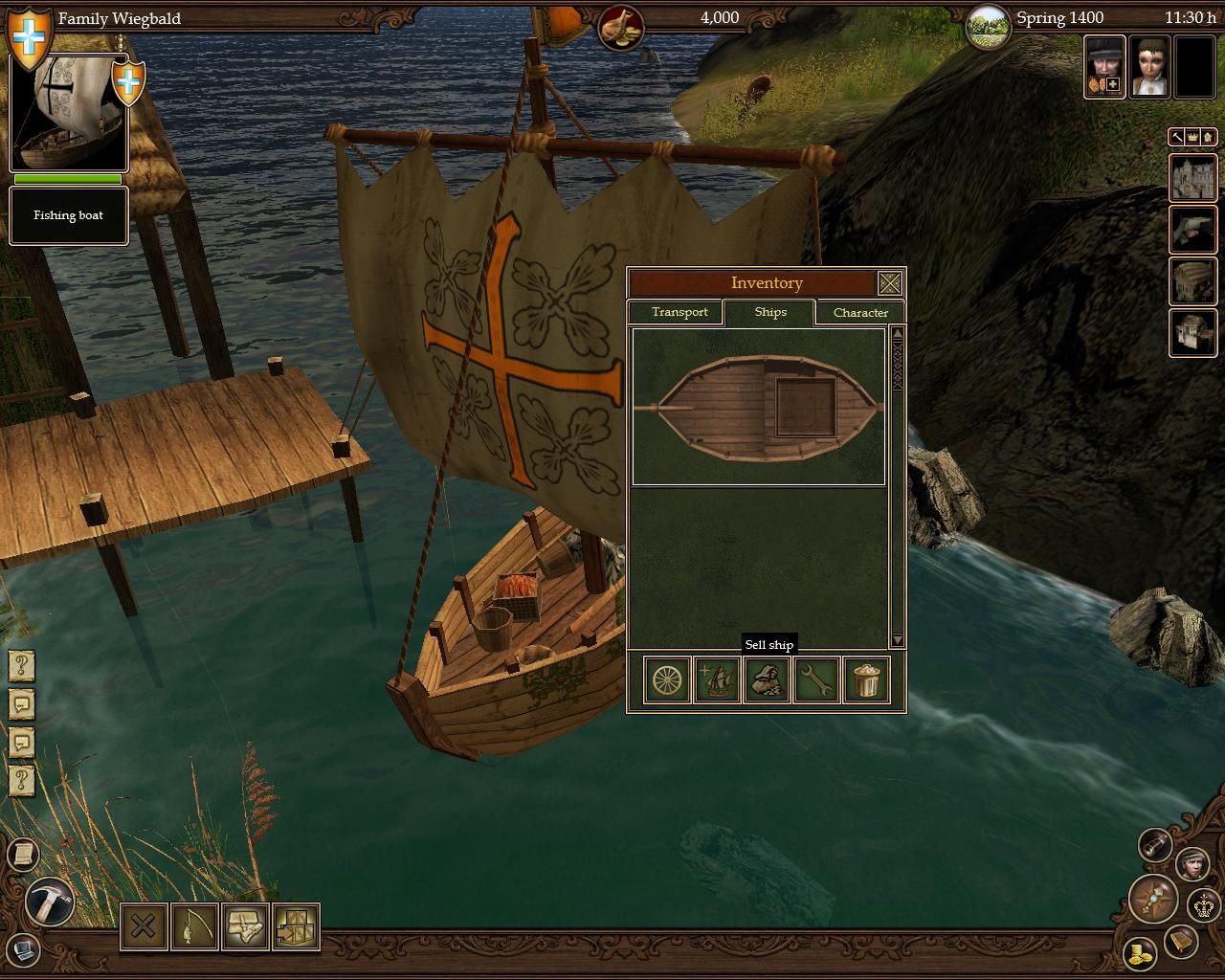Viewport: 1225px width, 980px height.
Task: Click the X cancel action button
Action: (x=144, y=926)
